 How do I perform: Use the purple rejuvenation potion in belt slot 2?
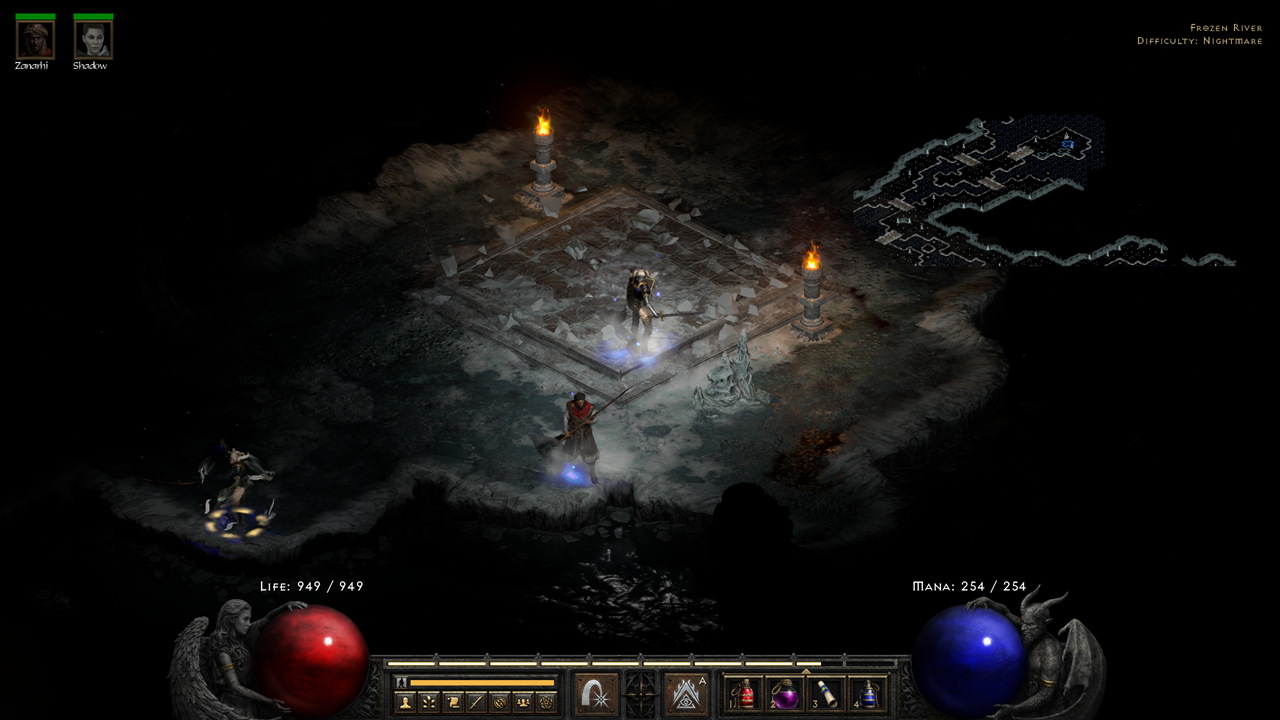click(x=785, y=694)
